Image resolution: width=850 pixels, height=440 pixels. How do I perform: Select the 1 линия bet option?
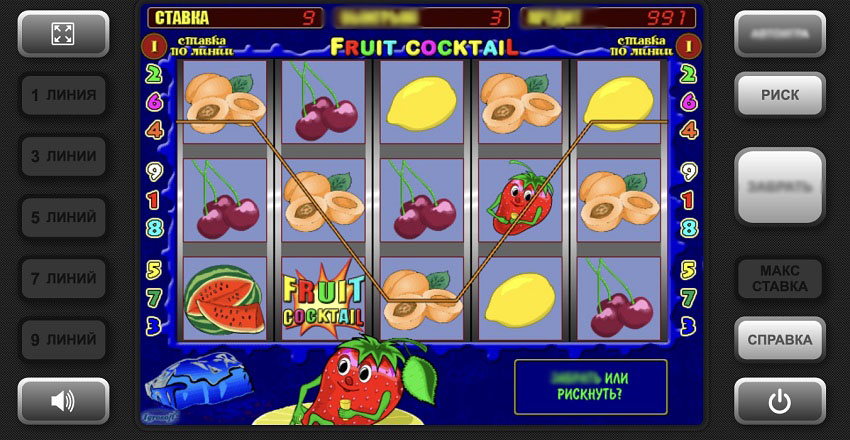coord(63,95)
